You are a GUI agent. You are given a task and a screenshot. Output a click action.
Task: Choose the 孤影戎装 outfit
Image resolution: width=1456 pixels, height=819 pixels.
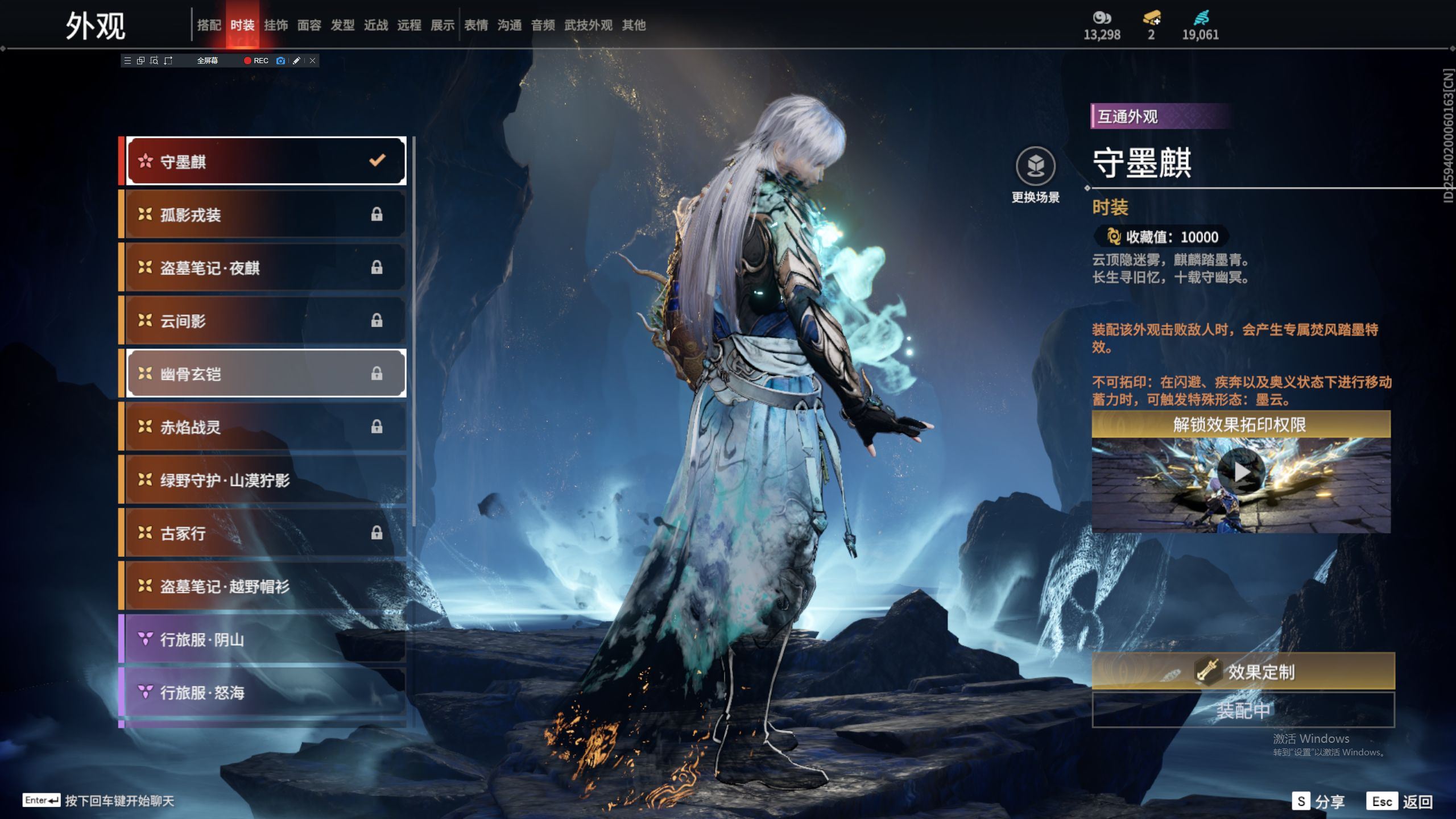265,214
